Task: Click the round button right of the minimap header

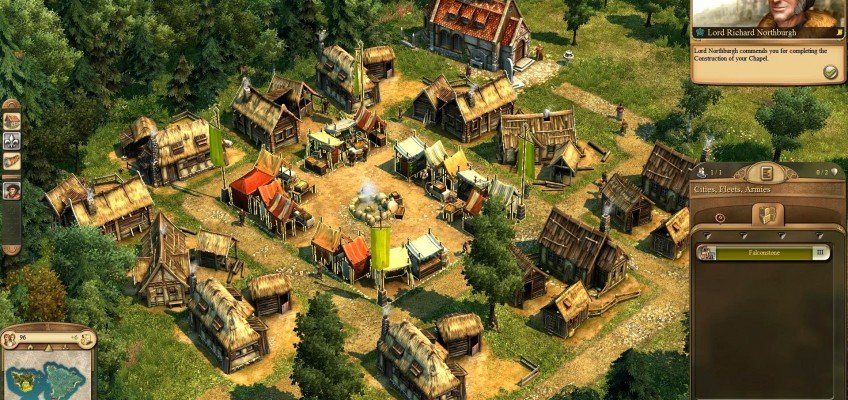Action: click(88, 338)
